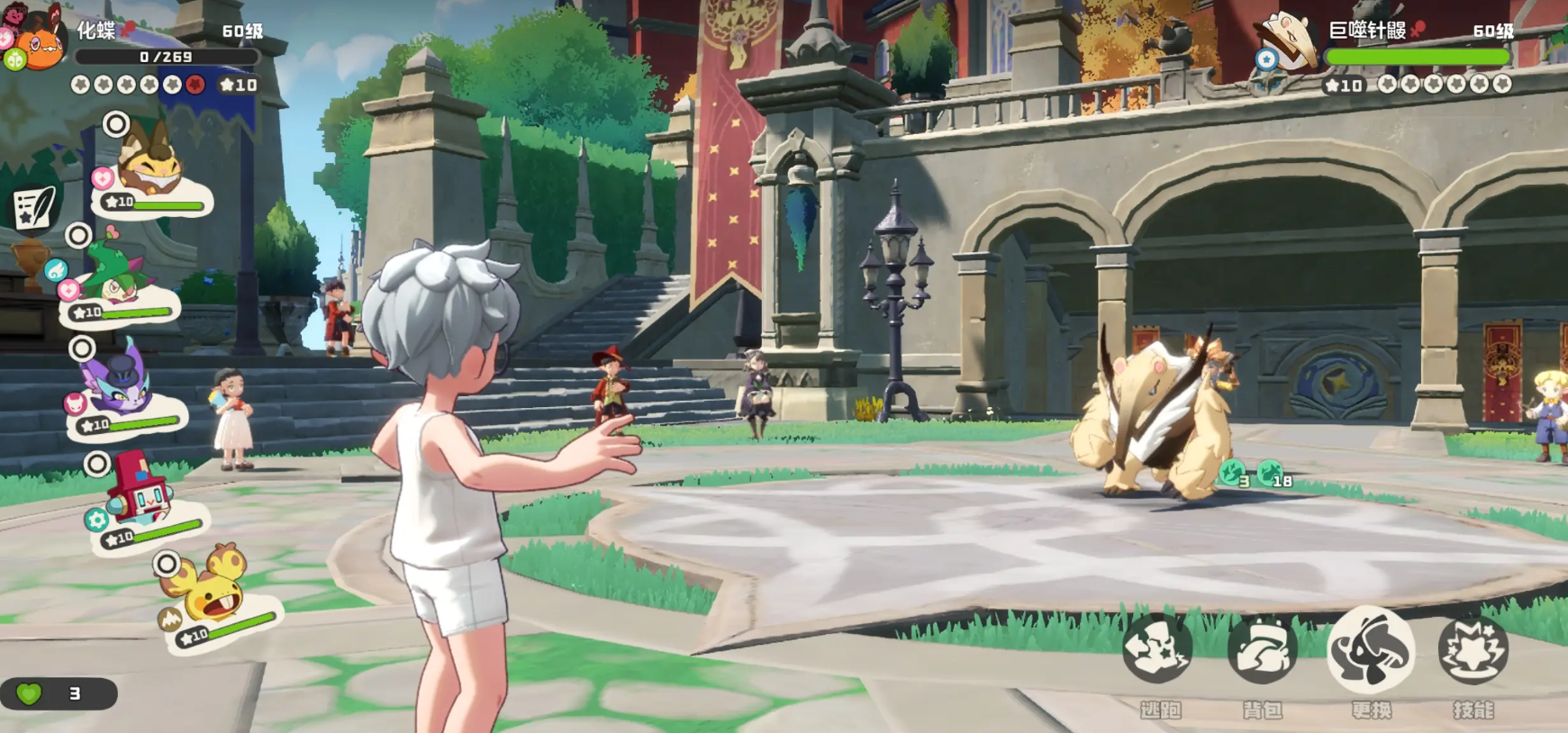The image size is (1568, 733).
Task: Open the 背包 (bag) menu
Action: (1262, 650)
